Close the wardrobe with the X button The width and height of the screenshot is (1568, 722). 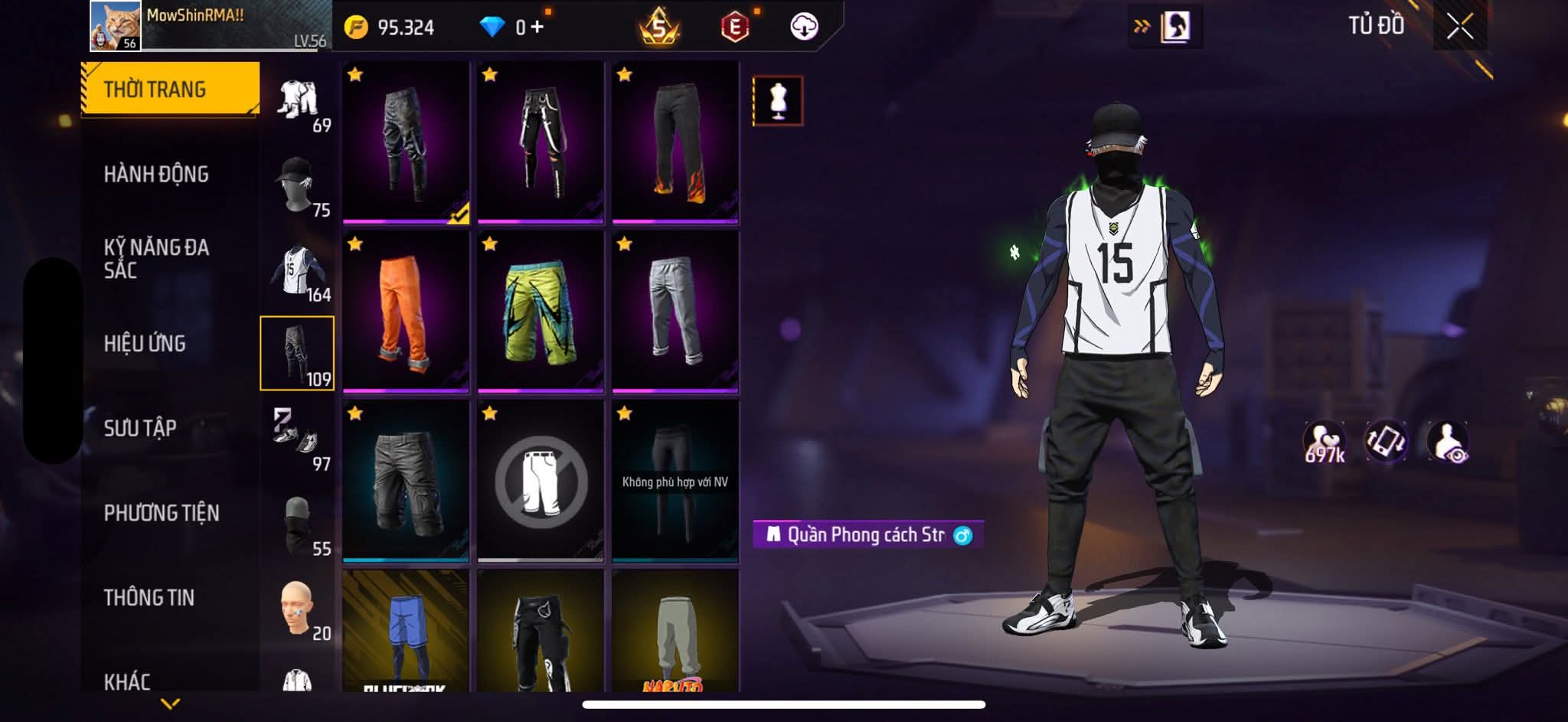point(1459,27)
